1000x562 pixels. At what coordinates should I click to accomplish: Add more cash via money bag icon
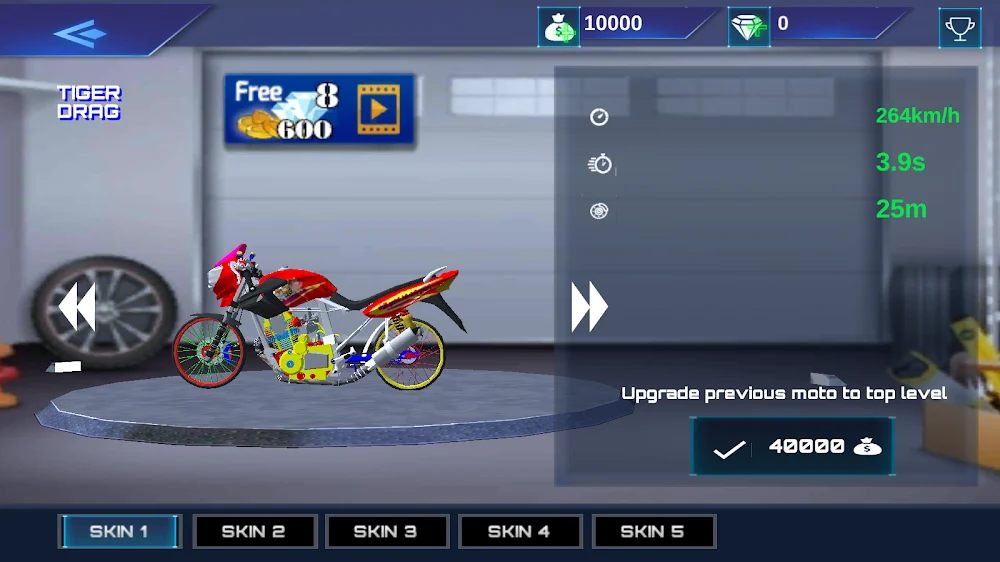[559, 27]
